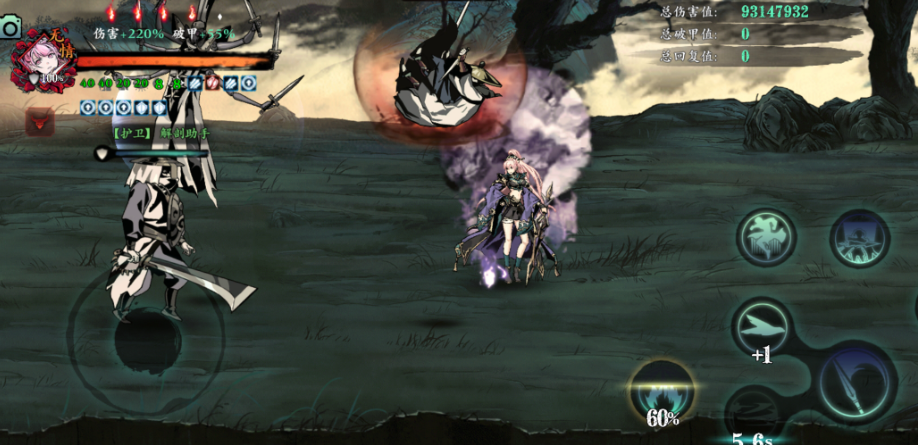Screen dimensions: 918x445
Task: Use the seated hat figure skill
Action: point(859,238)
